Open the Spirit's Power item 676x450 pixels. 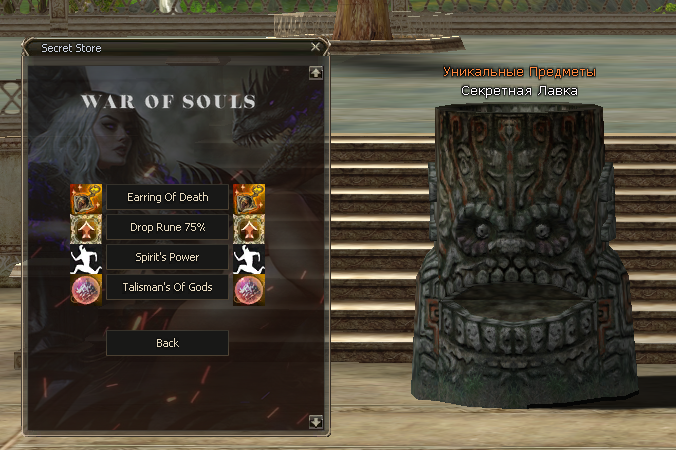pos(167,257)
